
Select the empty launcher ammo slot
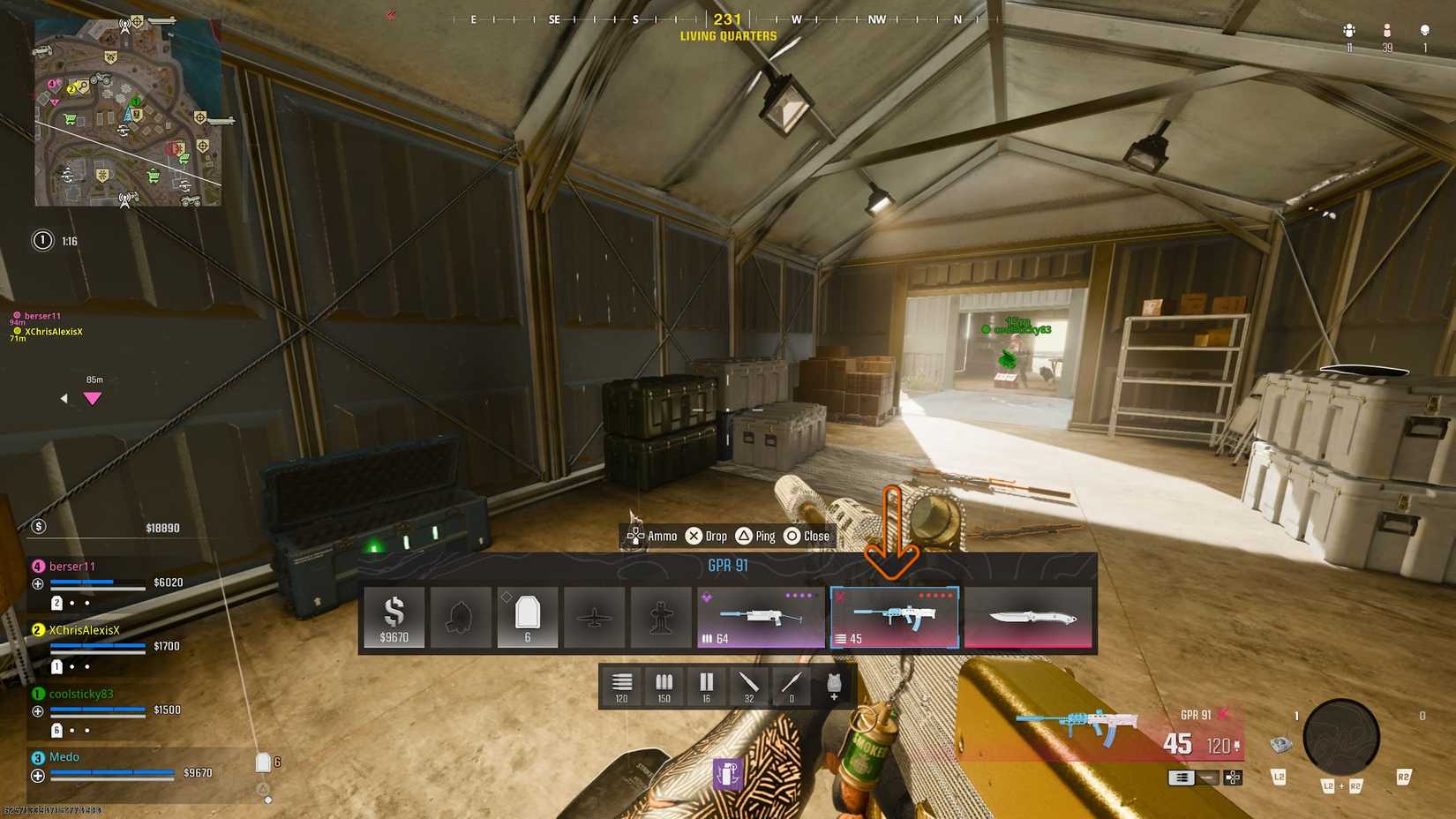[791, 686]
